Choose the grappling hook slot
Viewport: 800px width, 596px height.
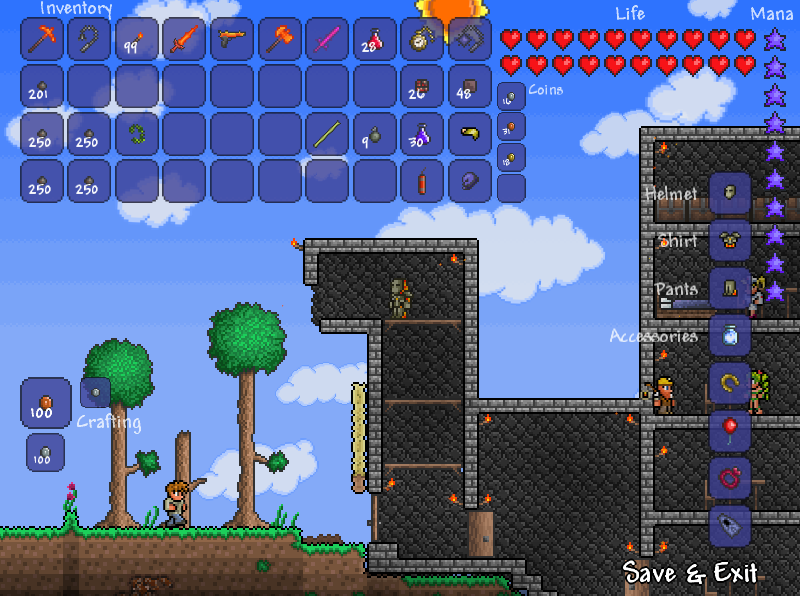[x=90, y=40]
